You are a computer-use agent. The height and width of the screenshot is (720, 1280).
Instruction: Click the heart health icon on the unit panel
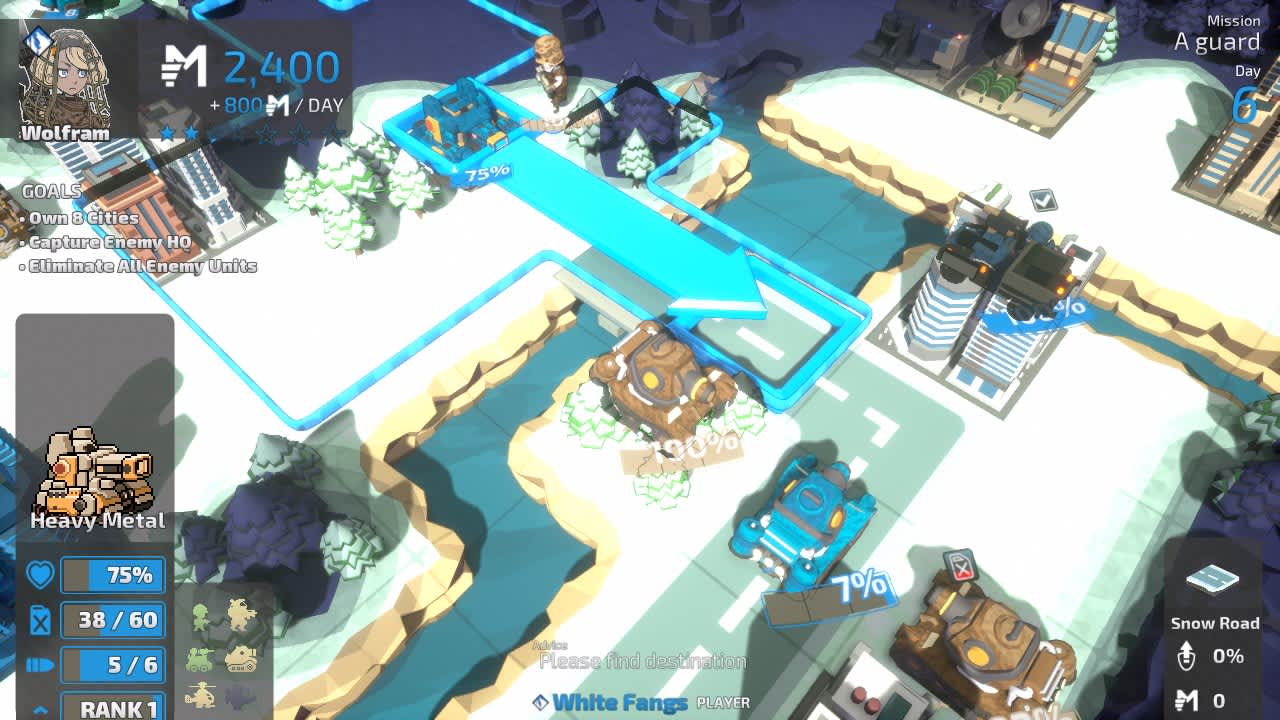tap(38, 575)
